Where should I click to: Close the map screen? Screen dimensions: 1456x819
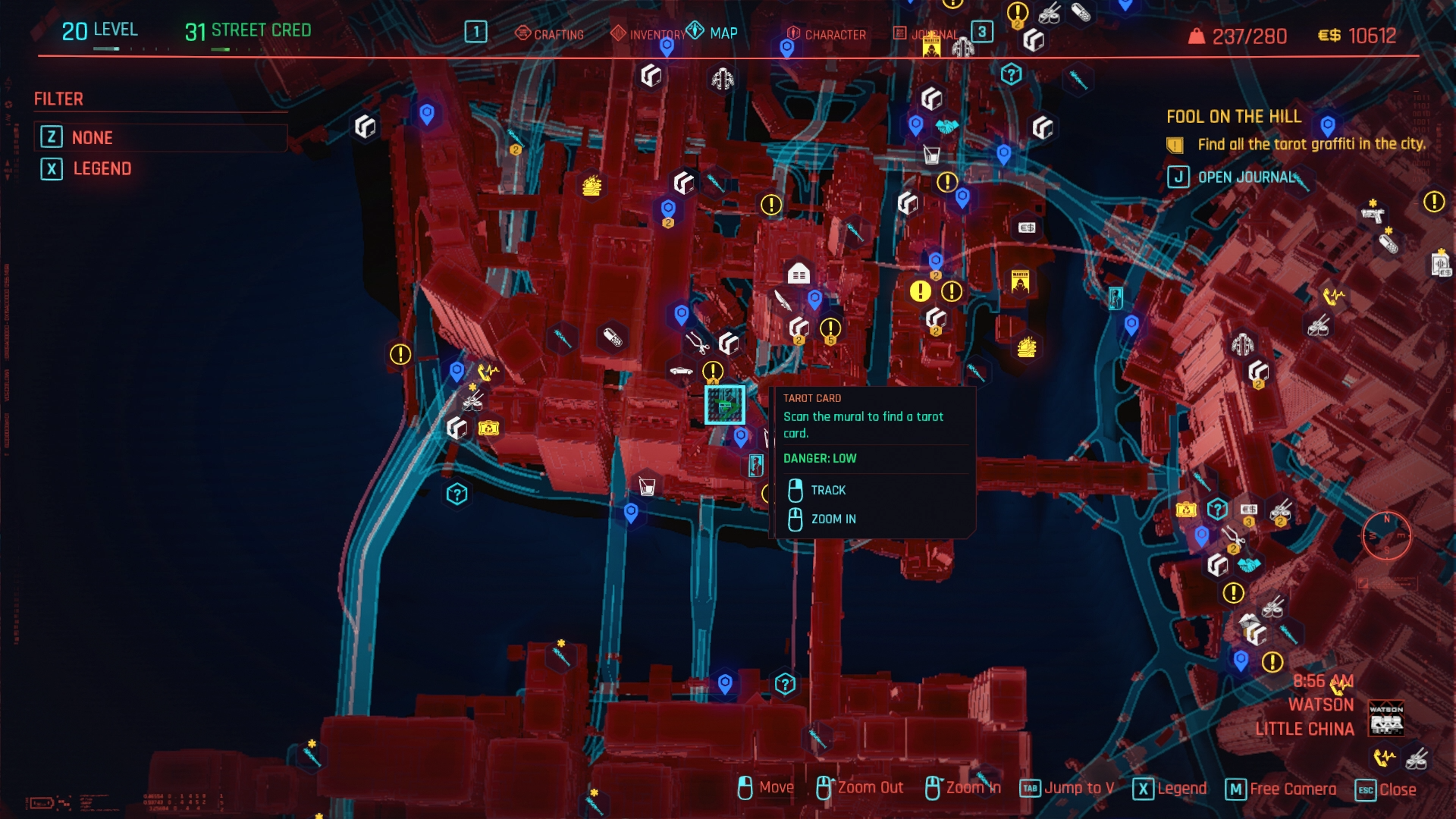tap(1397, 789)
